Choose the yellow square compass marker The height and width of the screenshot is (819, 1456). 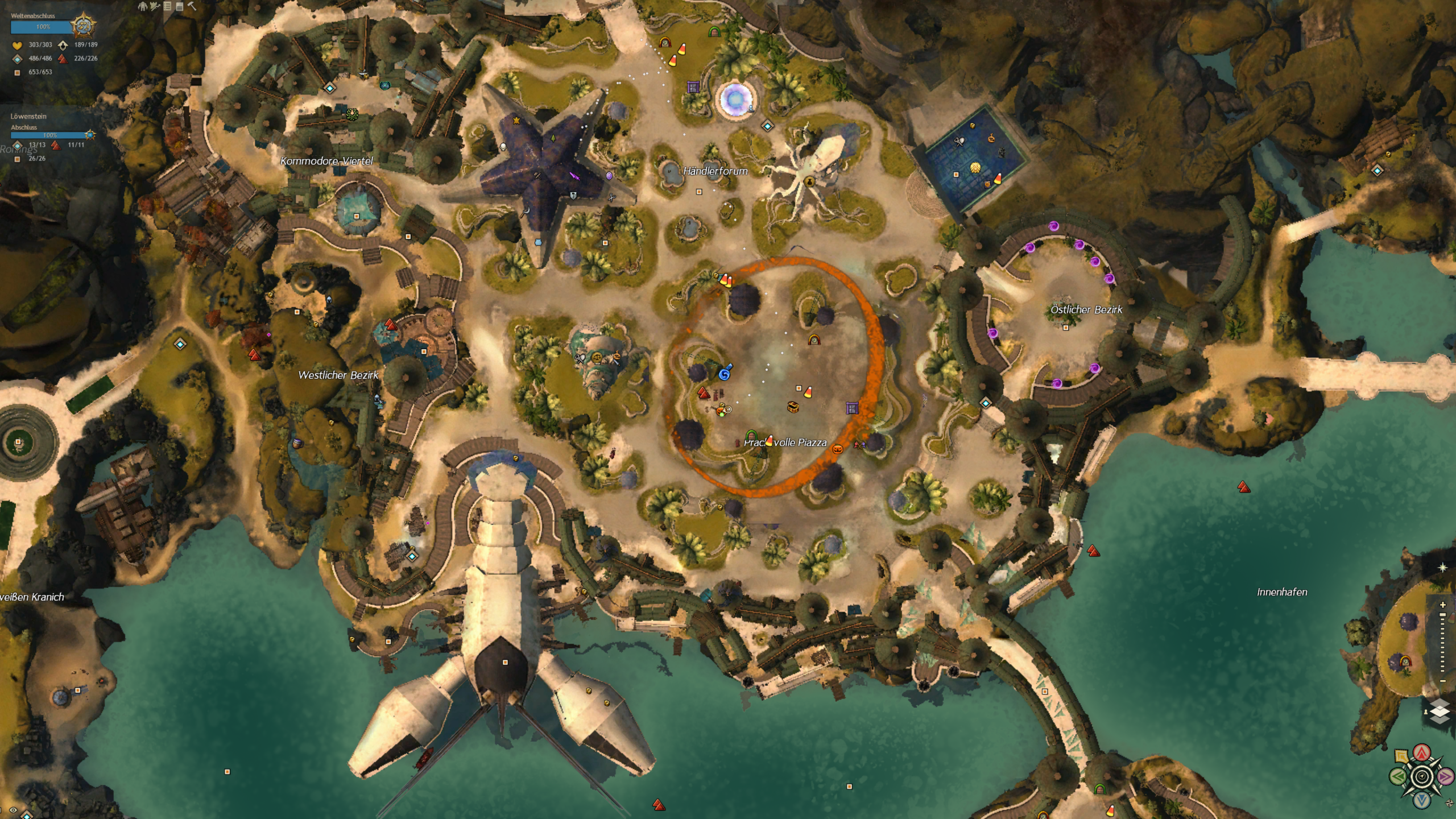[1402, 756]
